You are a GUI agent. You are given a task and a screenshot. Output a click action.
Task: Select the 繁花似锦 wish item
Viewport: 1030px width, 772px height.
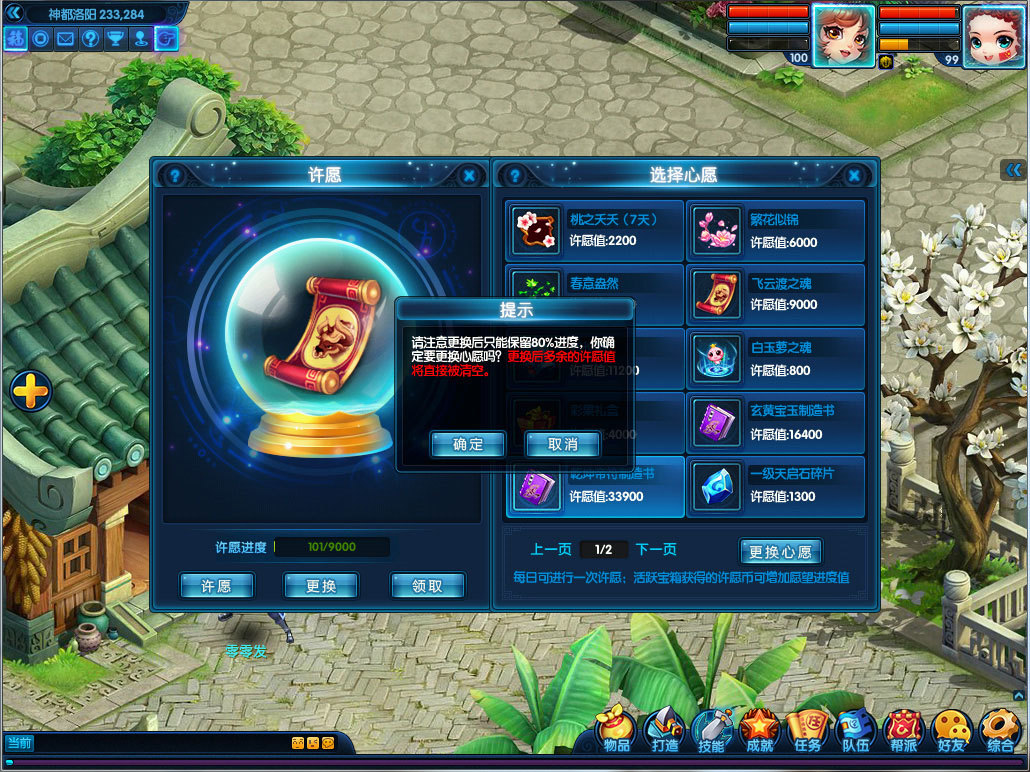775,231
